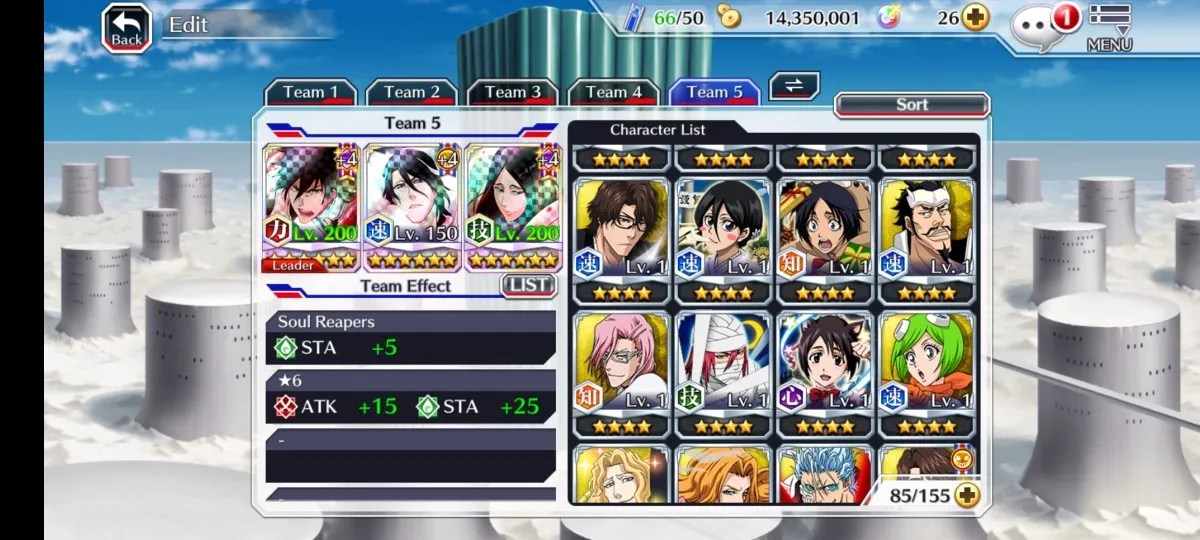Switch to the Team 2 tab
This screenshot has width=1200, height=540.
(411, 92)
